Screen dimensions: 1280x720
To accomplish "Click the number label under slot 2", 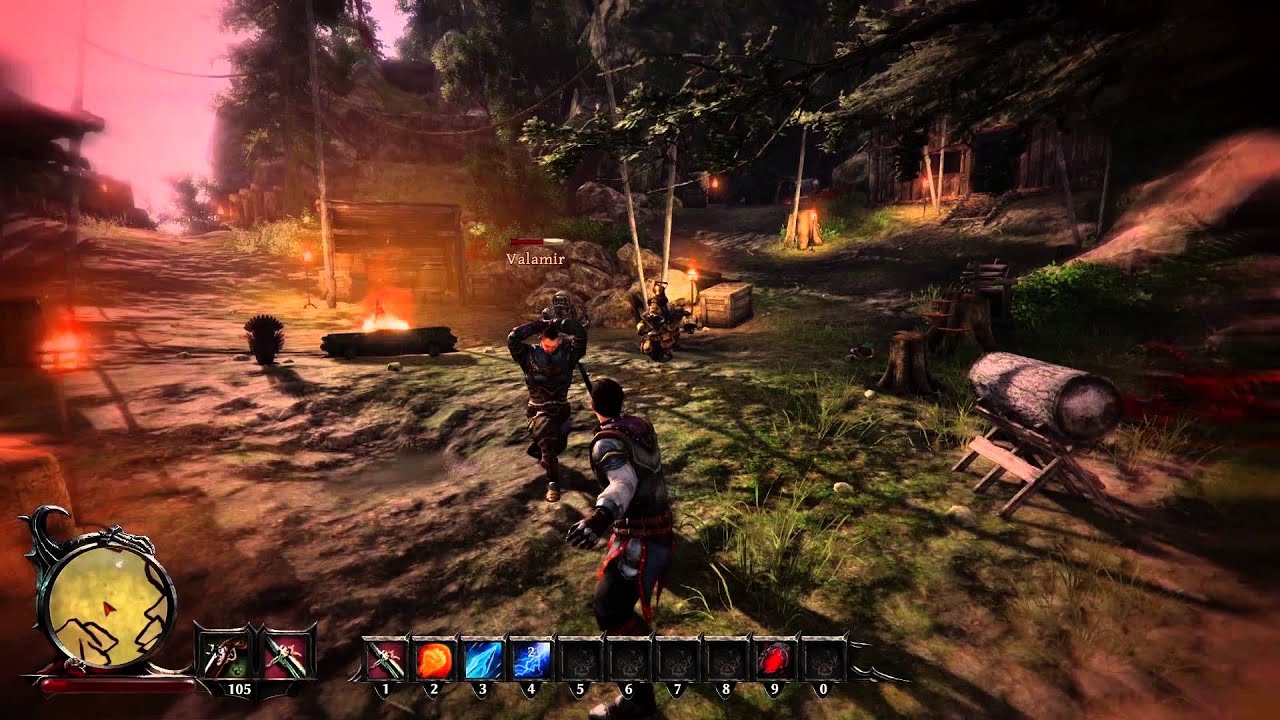I will point(433,688).
